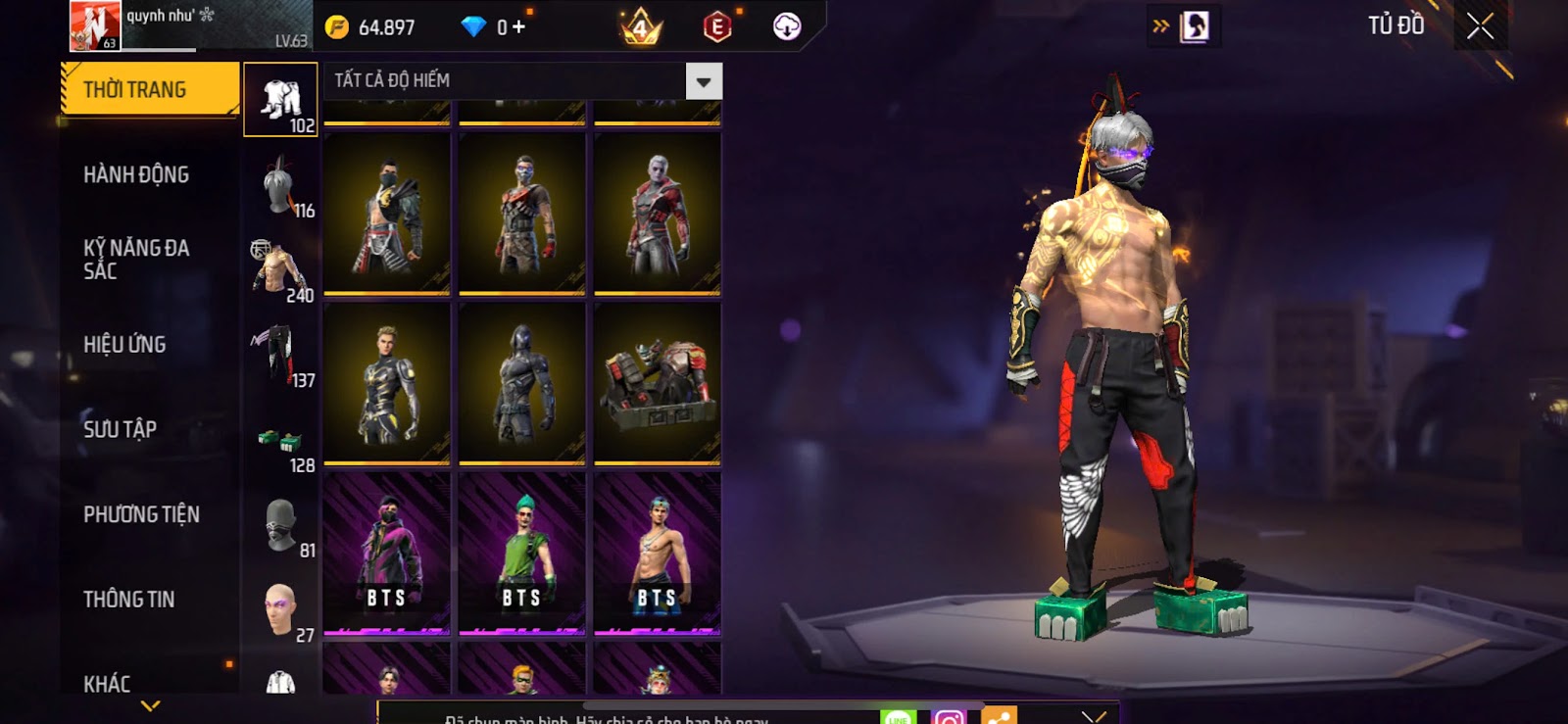This screenshot has height=724, width=1568.
Task: Switch to the THỜI TRANG tab
Action: (149, 89)
